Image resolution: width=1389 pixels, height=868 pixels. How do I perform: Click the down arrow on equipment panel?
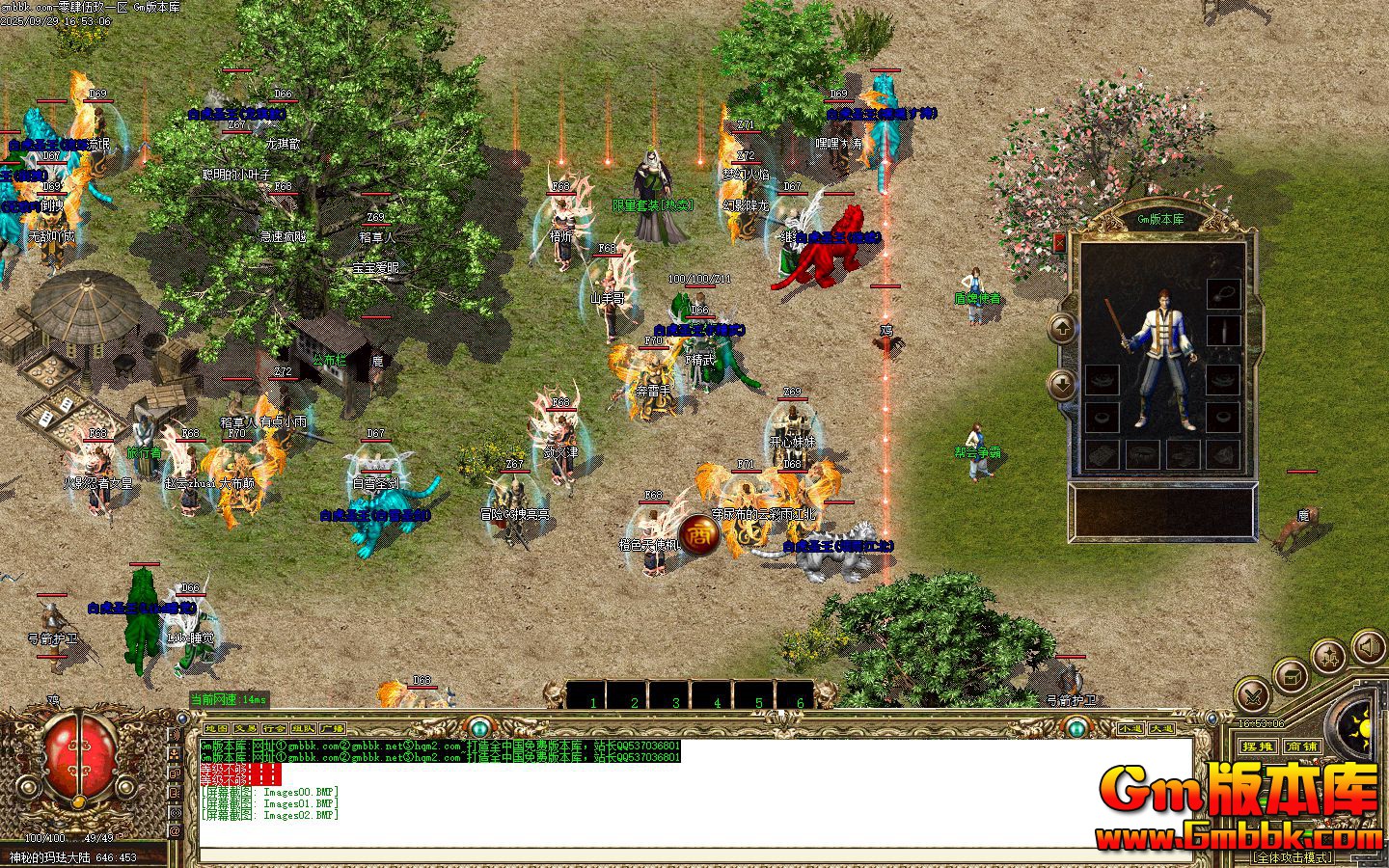point(1062,384)
